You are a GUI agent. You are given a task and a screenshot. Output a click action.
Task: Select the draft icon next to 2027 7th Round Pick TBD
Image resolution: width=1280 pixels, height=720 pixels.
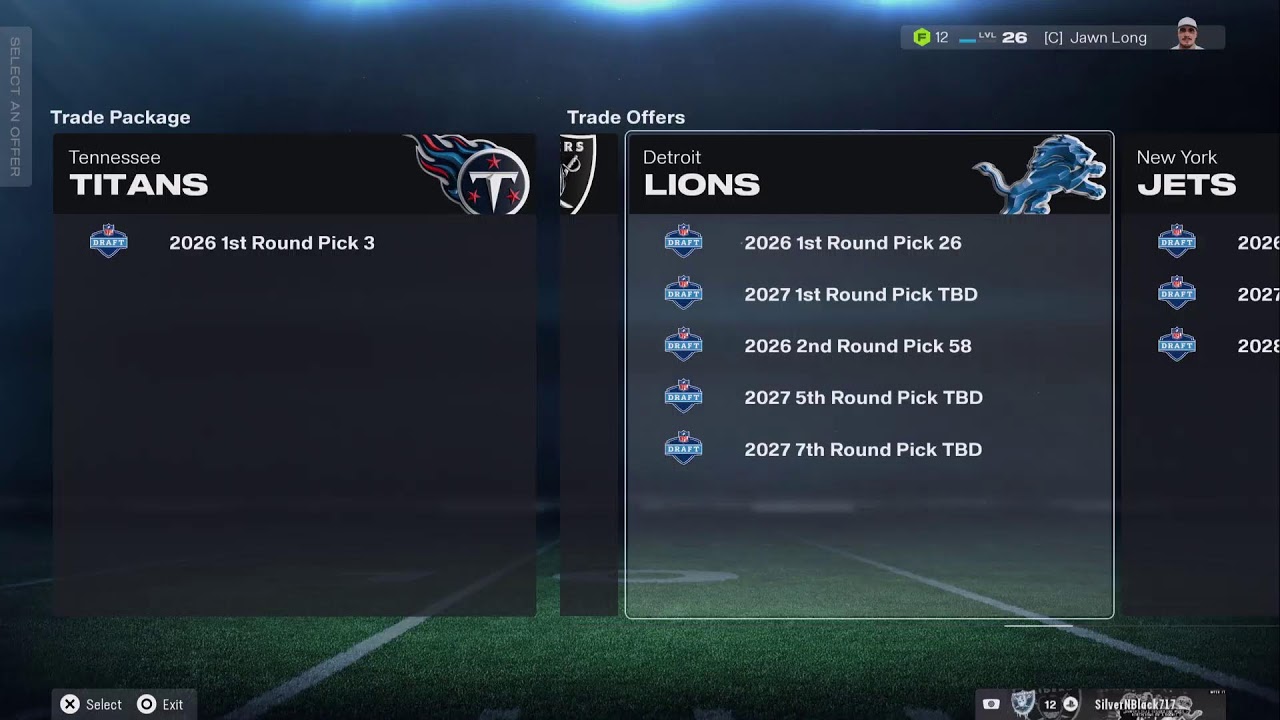[x=683, y=448]
